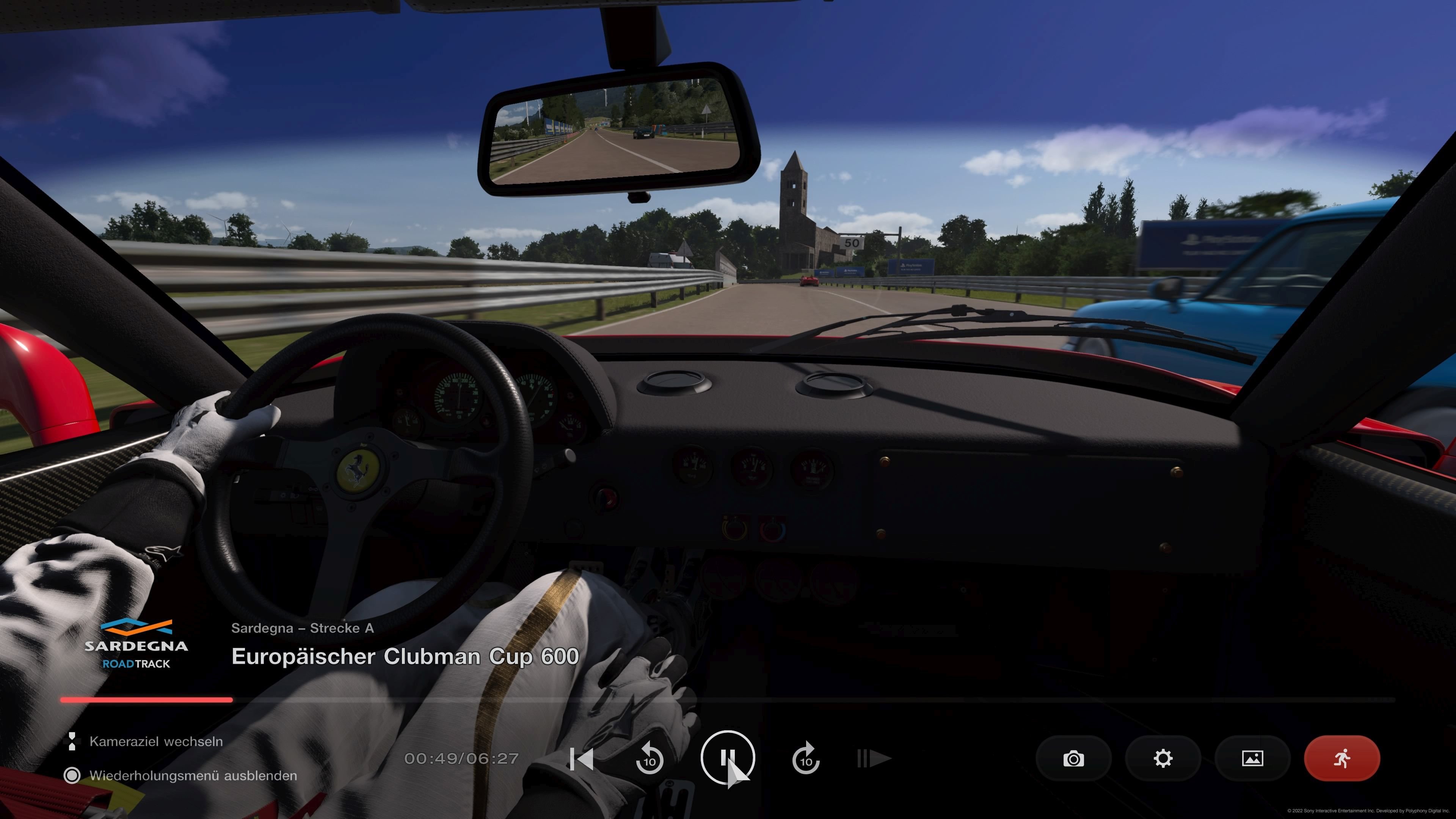Open the image gallery icon
Image resolution: width=1456 pixels, height=819 pixels.
1252,759
